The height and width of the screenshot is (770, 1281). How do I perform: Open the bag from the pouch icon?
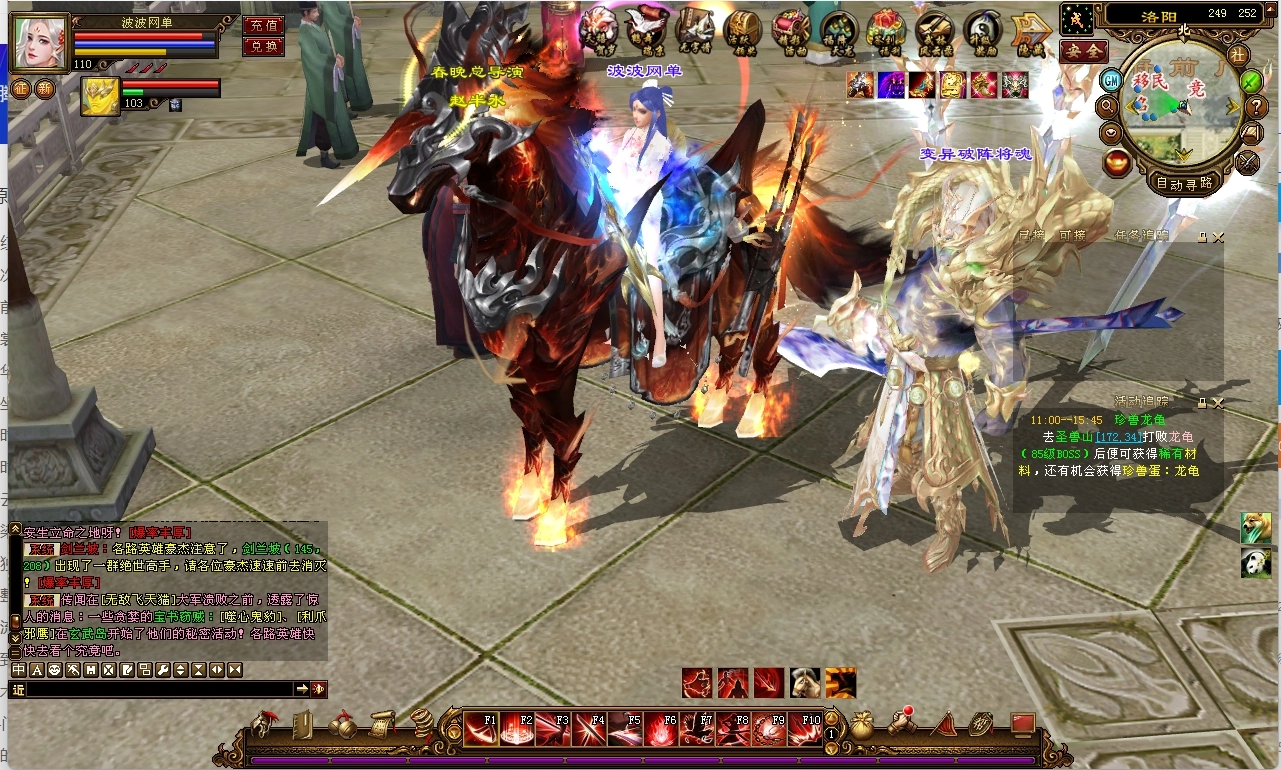(x=862, y=723)
